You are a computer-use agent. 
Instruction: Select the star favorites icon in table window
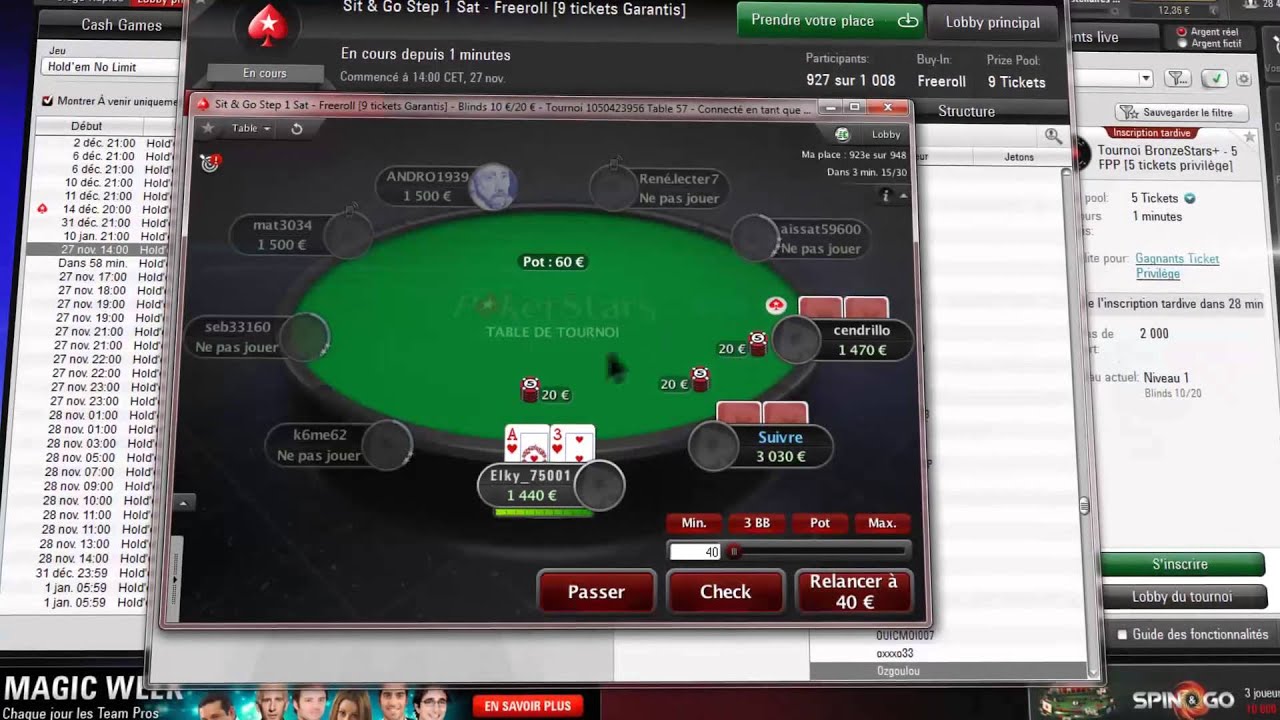pos(209,128)
